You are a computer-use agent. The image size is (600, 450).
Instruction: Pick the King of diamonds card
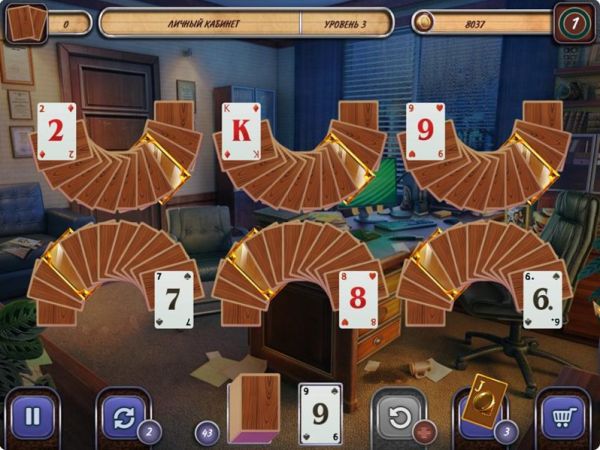pos(241,131)
